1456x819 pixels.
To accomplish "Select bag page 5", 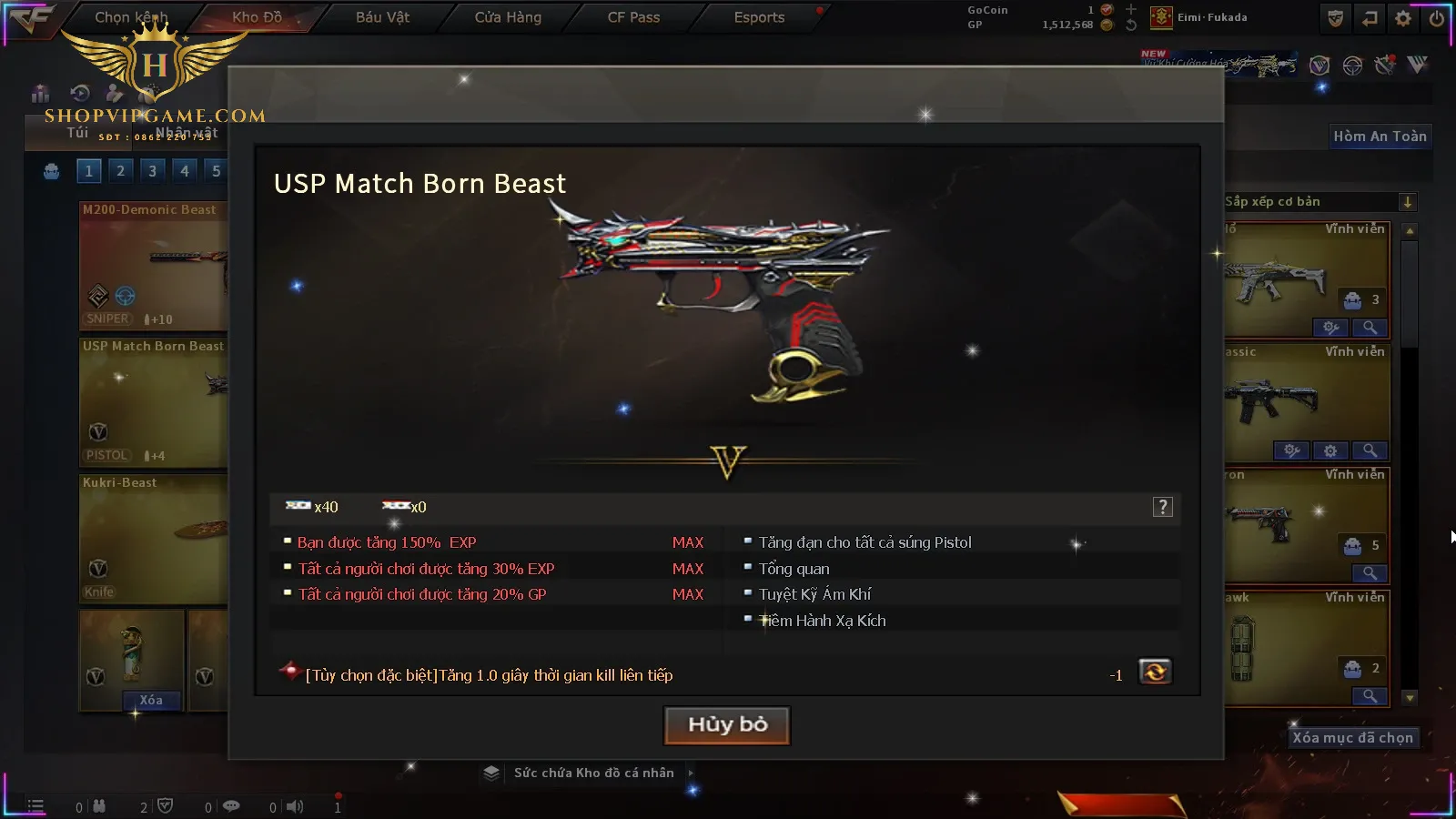I will pyautogui.click(x=216, y=171).
